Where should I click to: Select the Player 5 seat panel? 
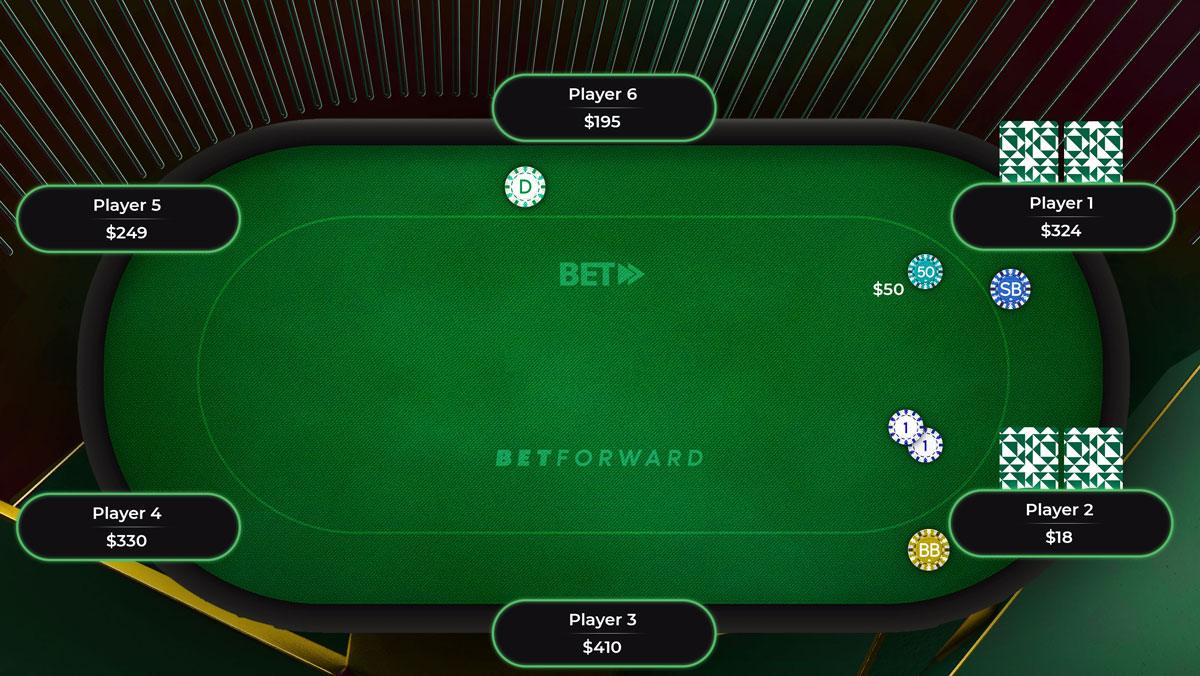click(x=127, y=219)
